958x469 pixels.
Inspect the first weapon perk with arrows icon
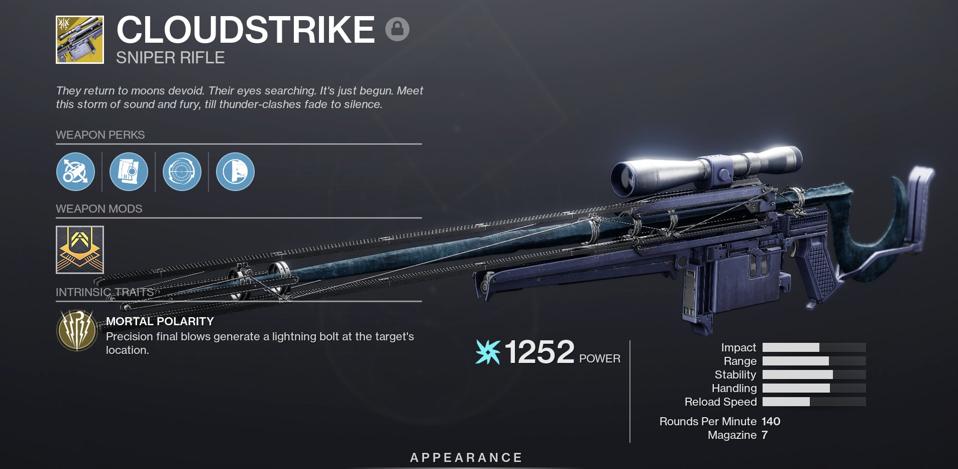click(x=76, y=172)
